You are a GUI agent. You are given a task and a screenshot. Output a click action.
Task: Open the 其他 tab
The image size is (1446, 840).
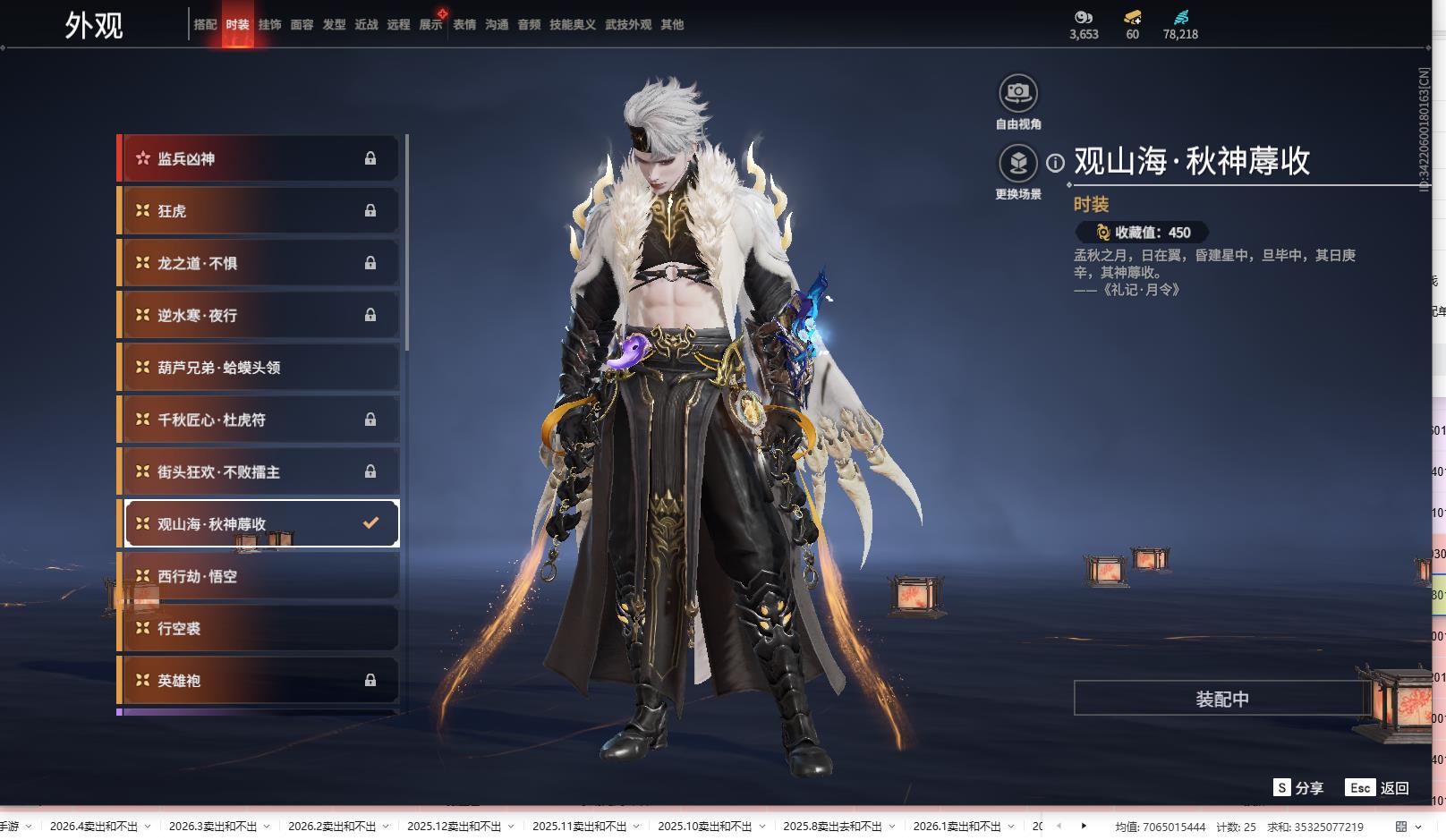(672, 25)
